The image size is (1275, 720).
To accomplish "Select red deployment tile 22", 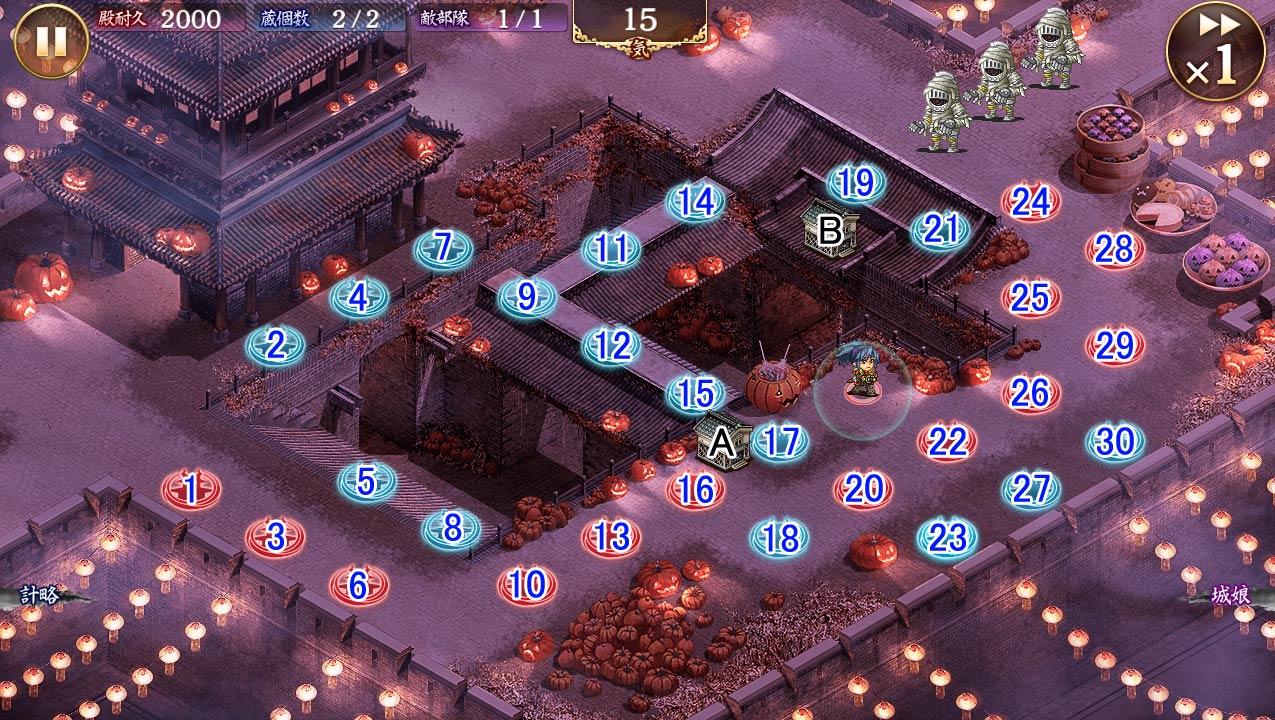I will coord(947,441).
